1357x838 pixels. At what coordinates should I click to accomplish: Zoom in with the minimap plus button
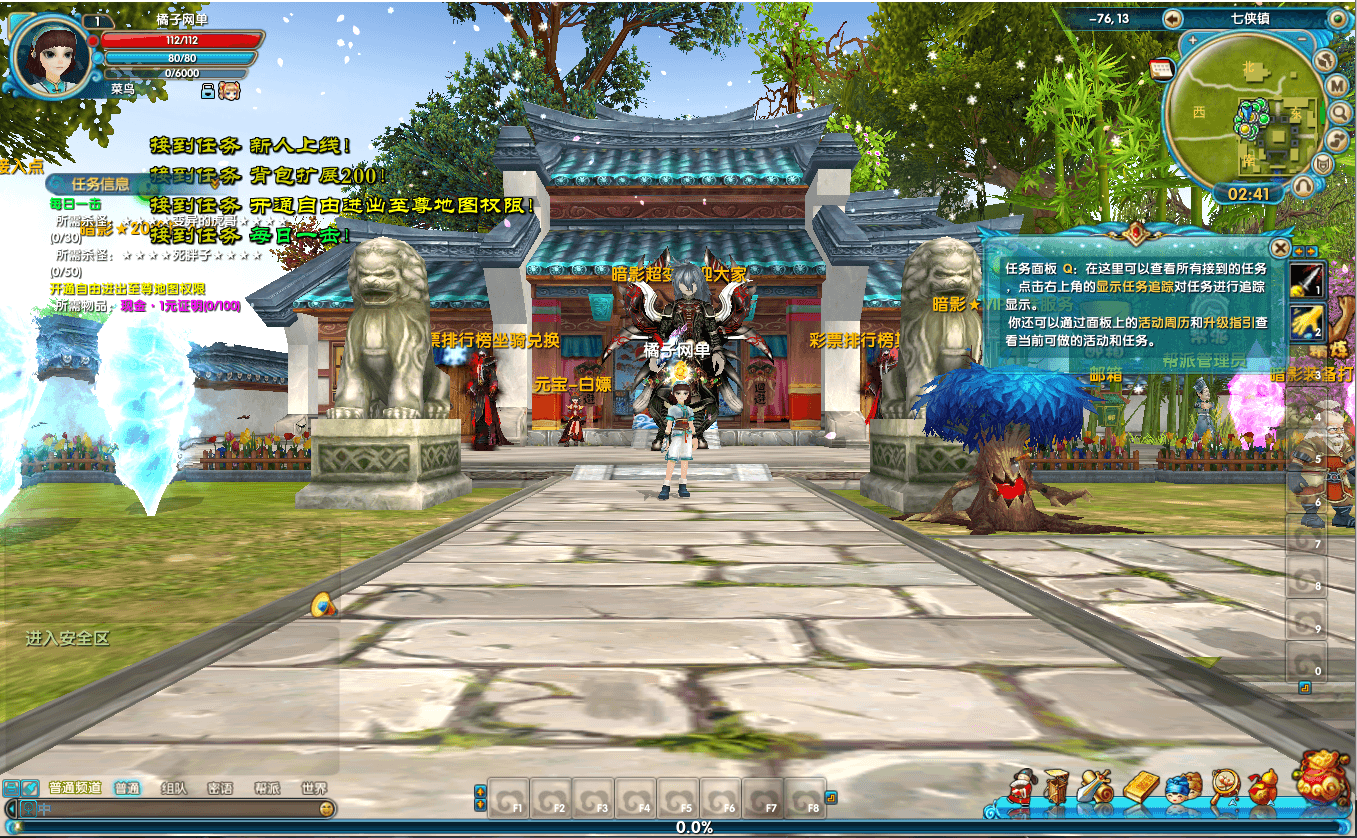point(1193,38)
